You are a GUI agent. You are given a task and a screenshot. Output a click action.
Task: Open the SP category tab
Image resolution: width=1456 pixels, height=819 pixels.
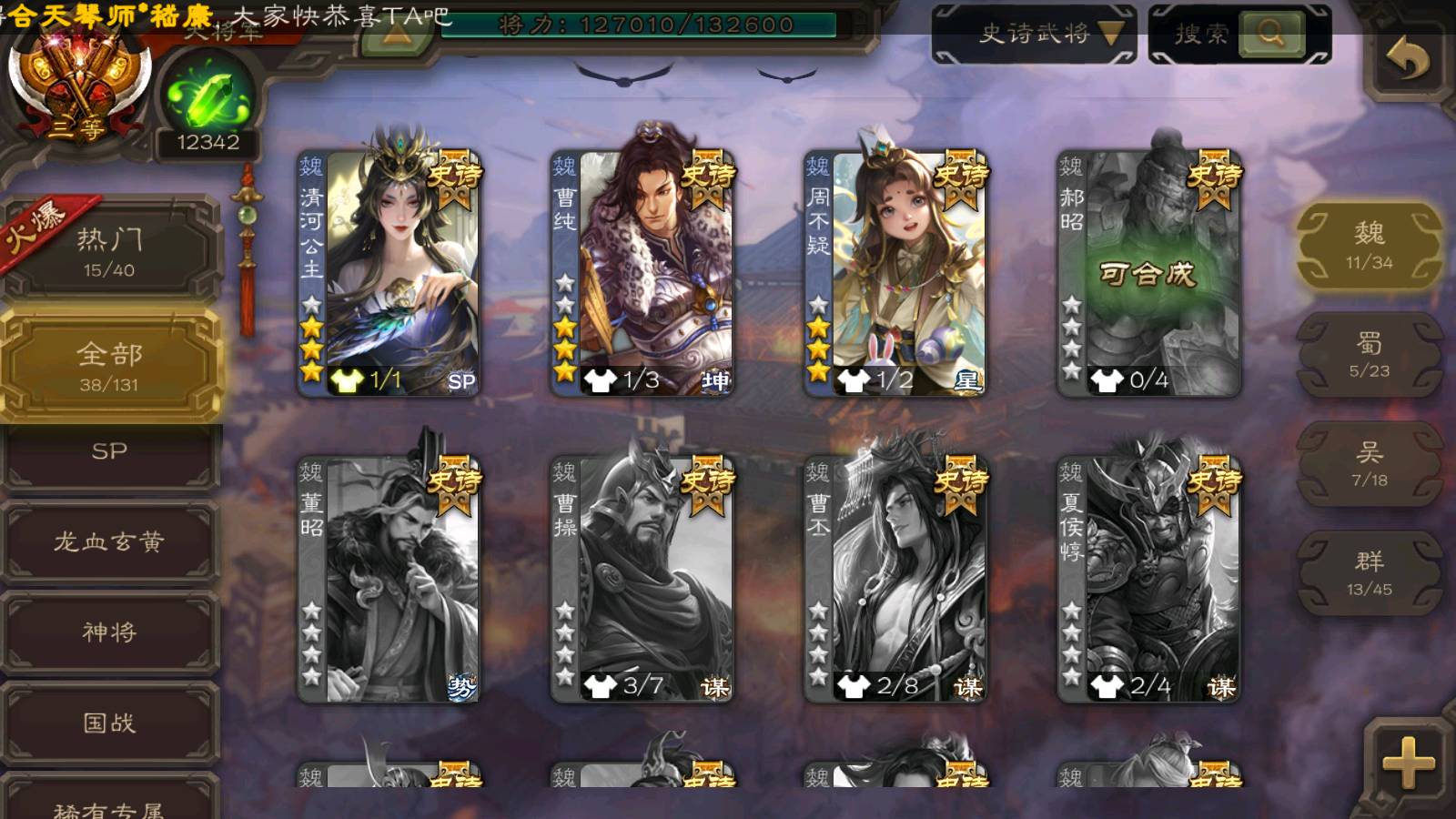click(109, 452)
